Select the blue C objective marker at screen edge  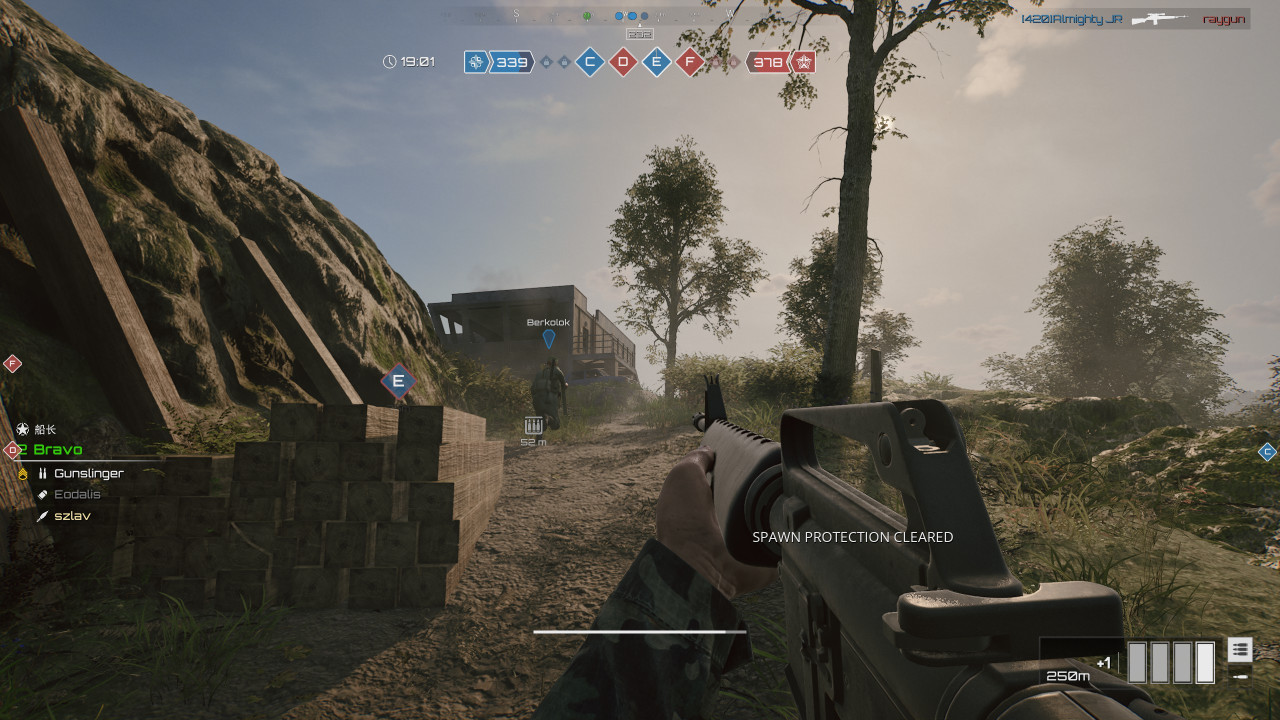[1267, 452]
